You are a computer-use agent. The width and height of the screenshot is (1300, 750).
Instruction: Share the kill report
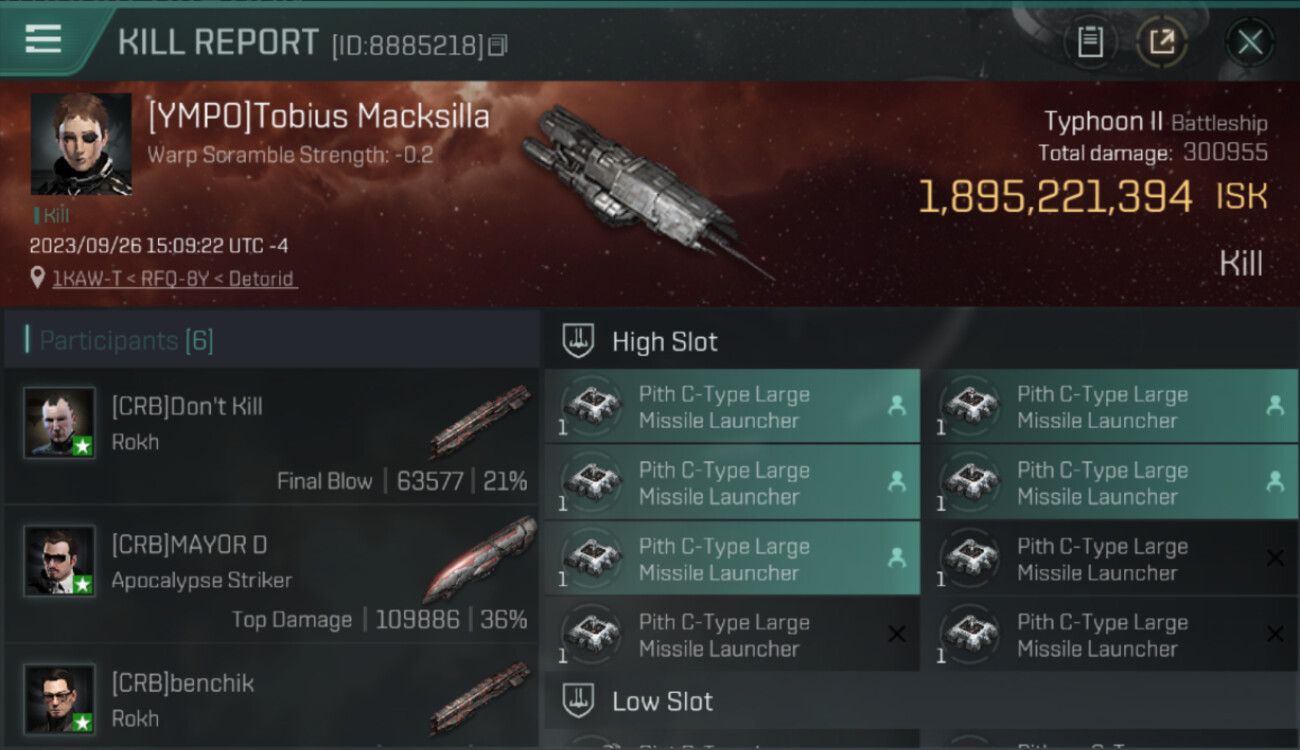pos(1162,42)
